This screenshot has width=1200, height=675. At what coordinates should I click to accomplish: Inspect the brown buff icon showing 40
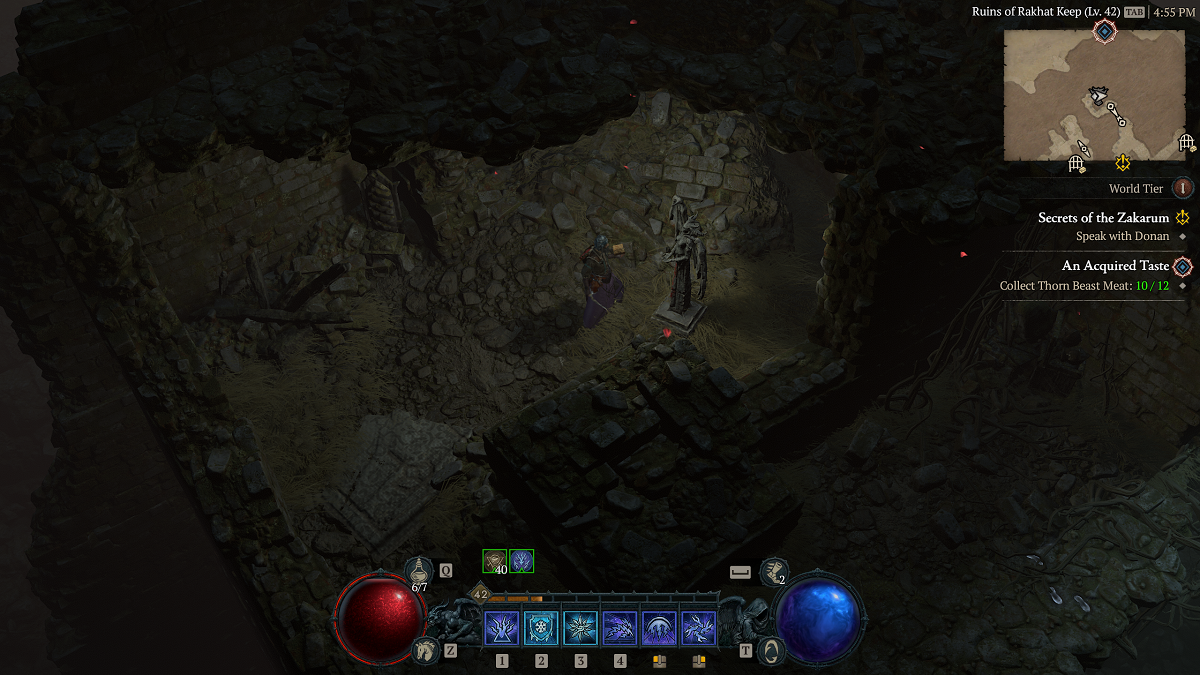[495, 561]
